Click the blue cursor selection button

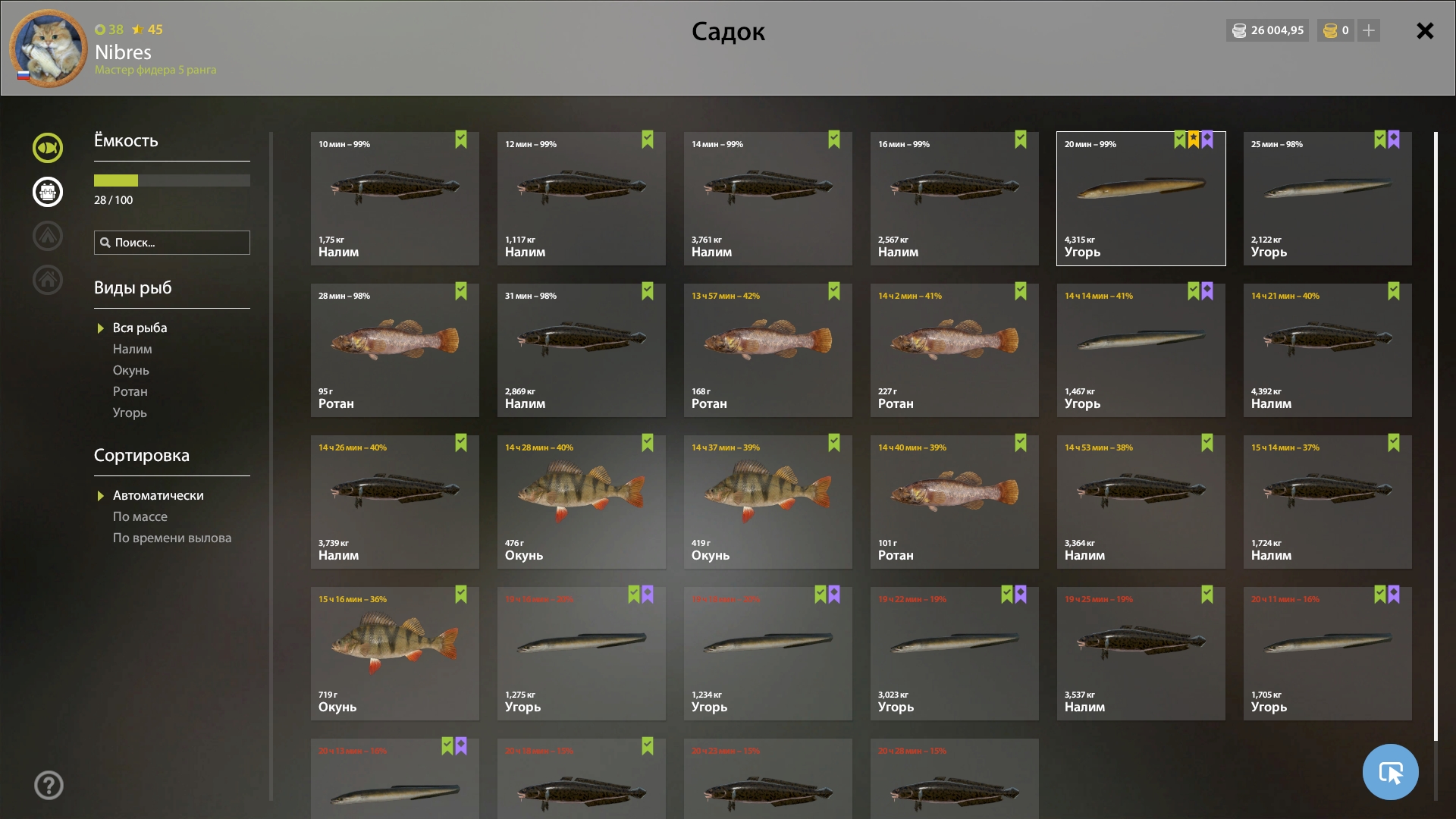(1390, 772)
